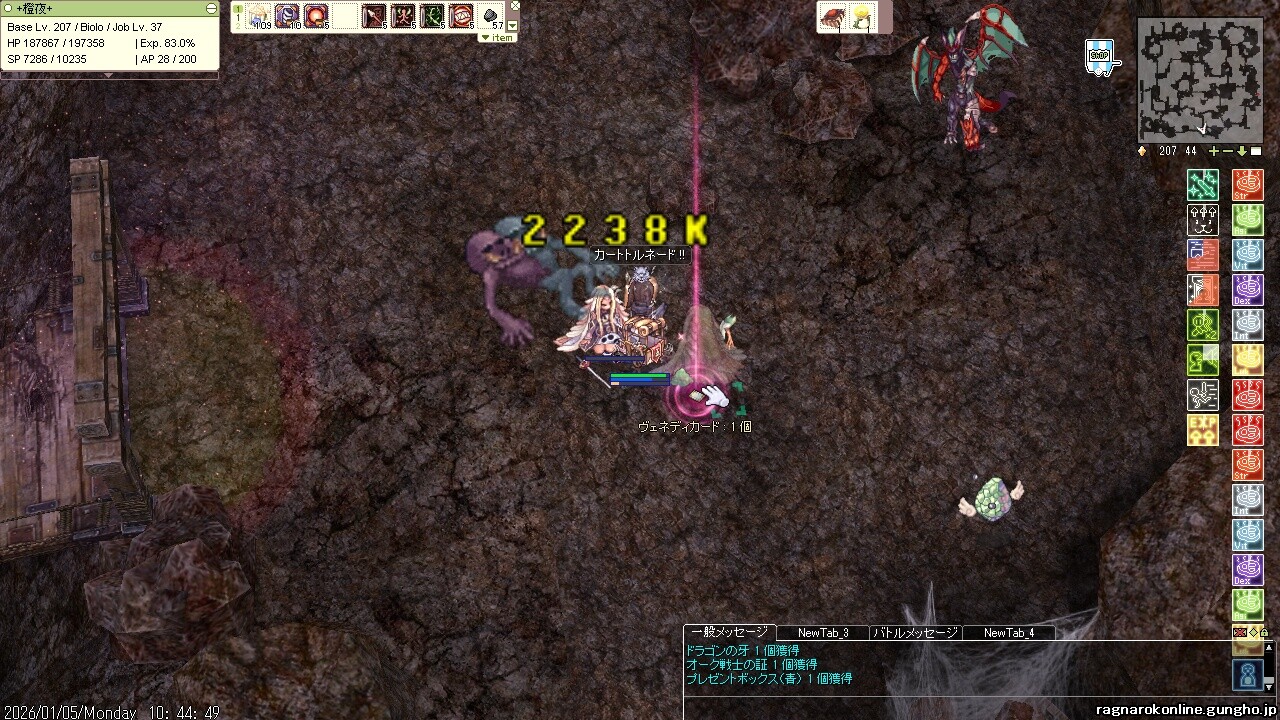This screenshot has height=720, width=1280.
Task: Toggle the minimap's white rectangle button
Action: click(1256, 151)
